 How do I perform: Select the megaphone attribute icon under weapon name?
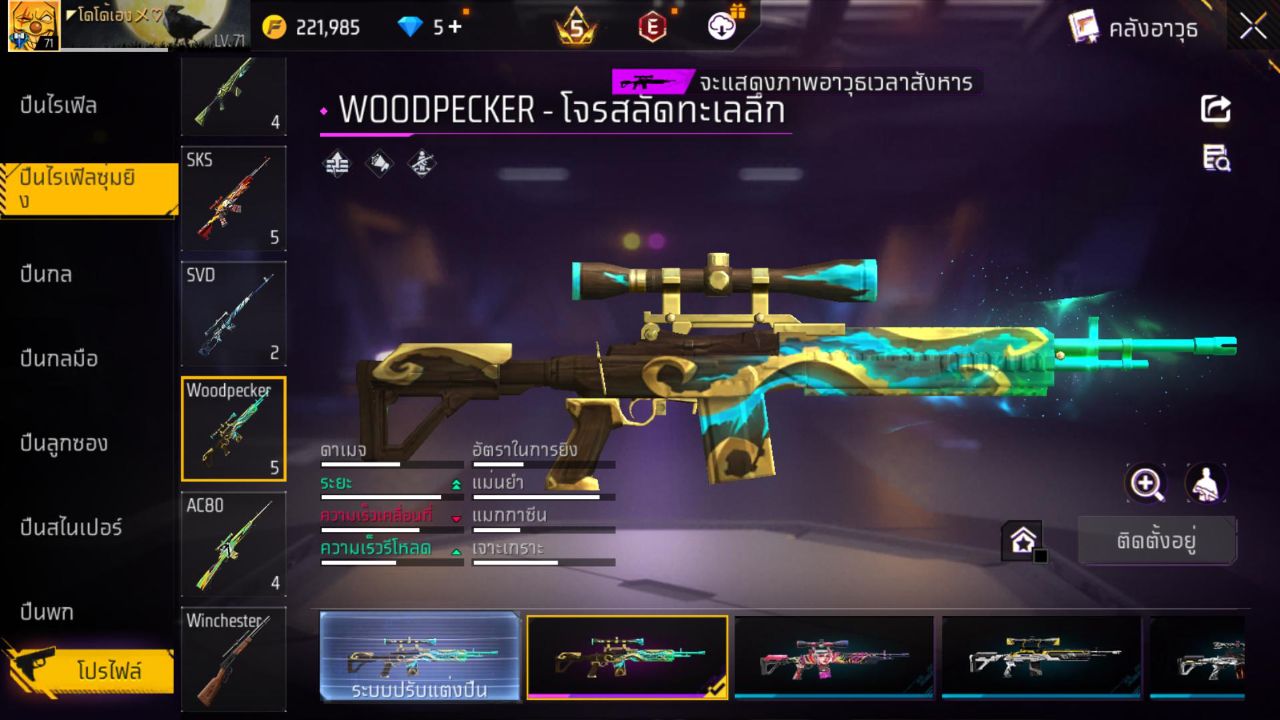coord(378,163)
